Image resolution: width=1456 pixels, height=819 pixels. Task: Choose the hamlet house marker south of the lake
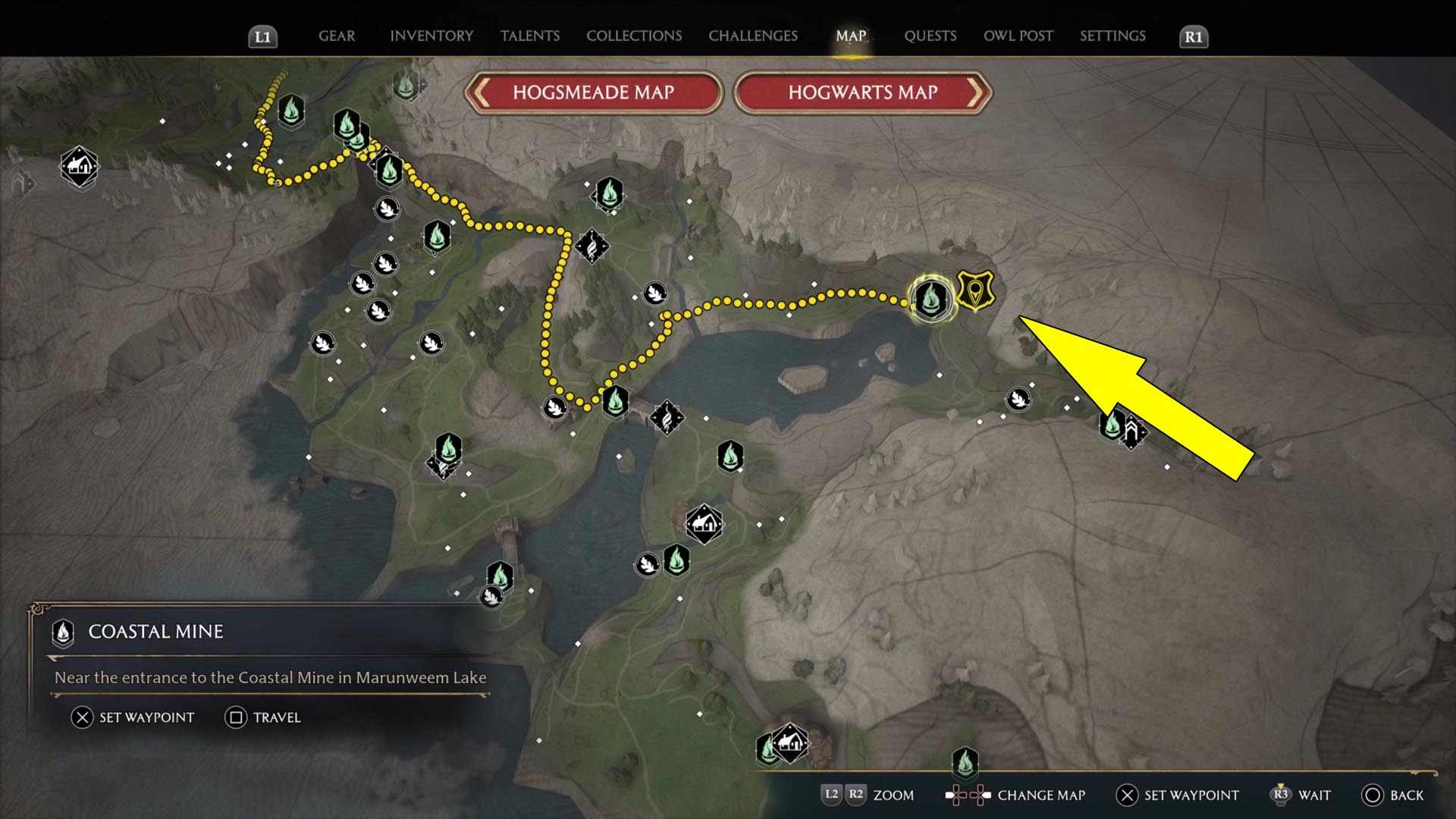pos(704,523)
